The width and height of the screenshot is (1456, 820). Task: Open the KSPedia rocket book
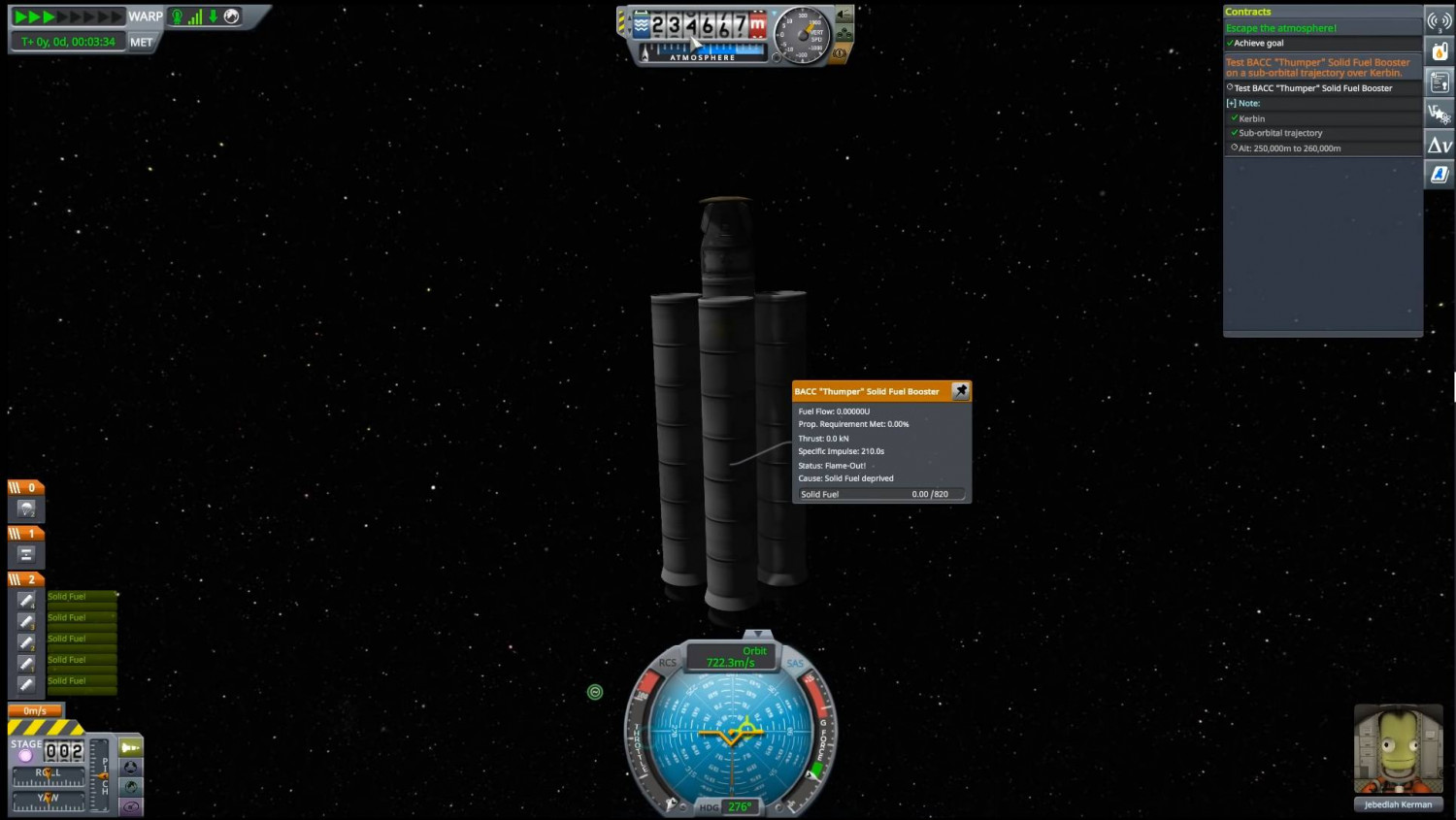1439,175
